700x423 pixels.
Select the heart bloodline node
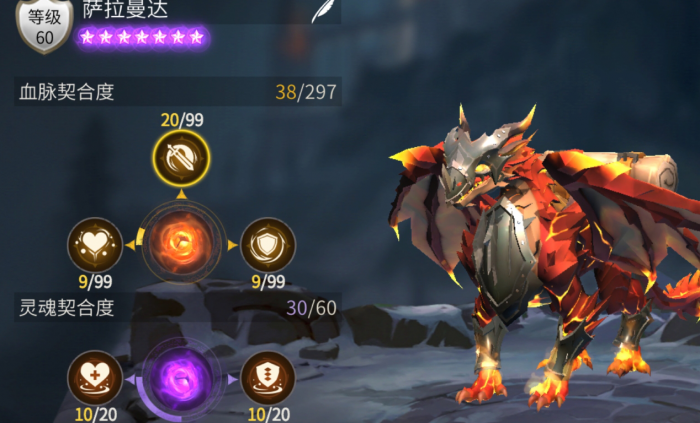click(95, 244)
